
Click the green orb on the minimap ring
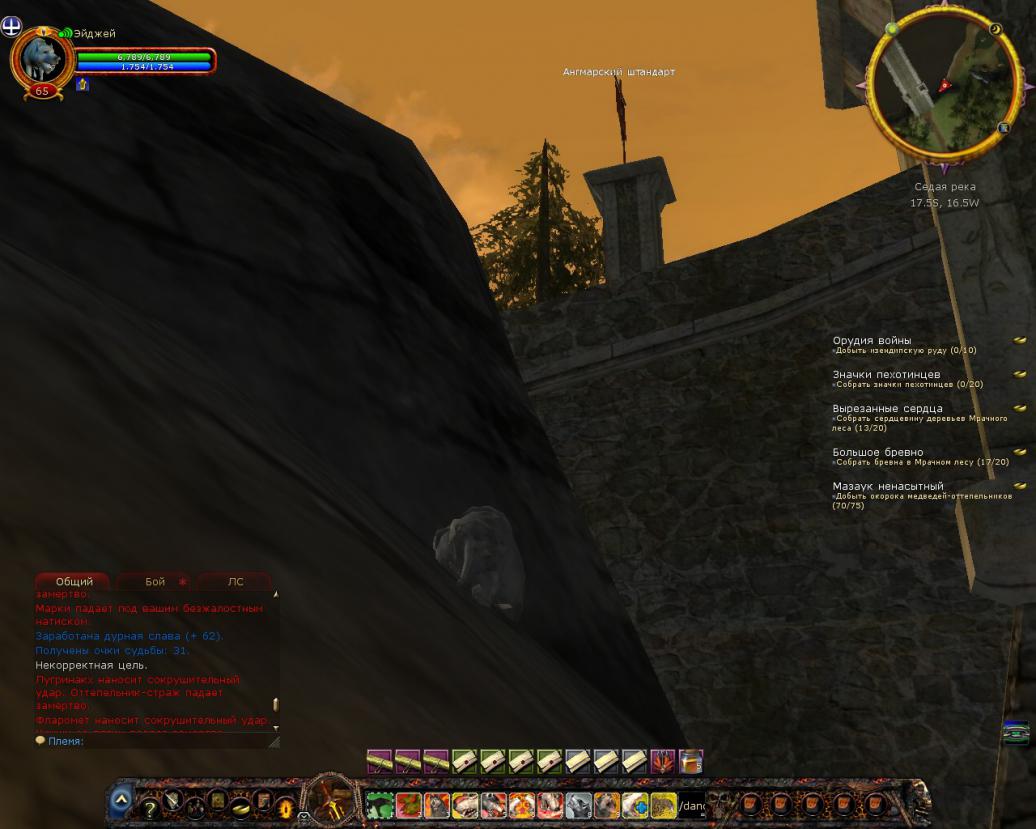(891, 29)
